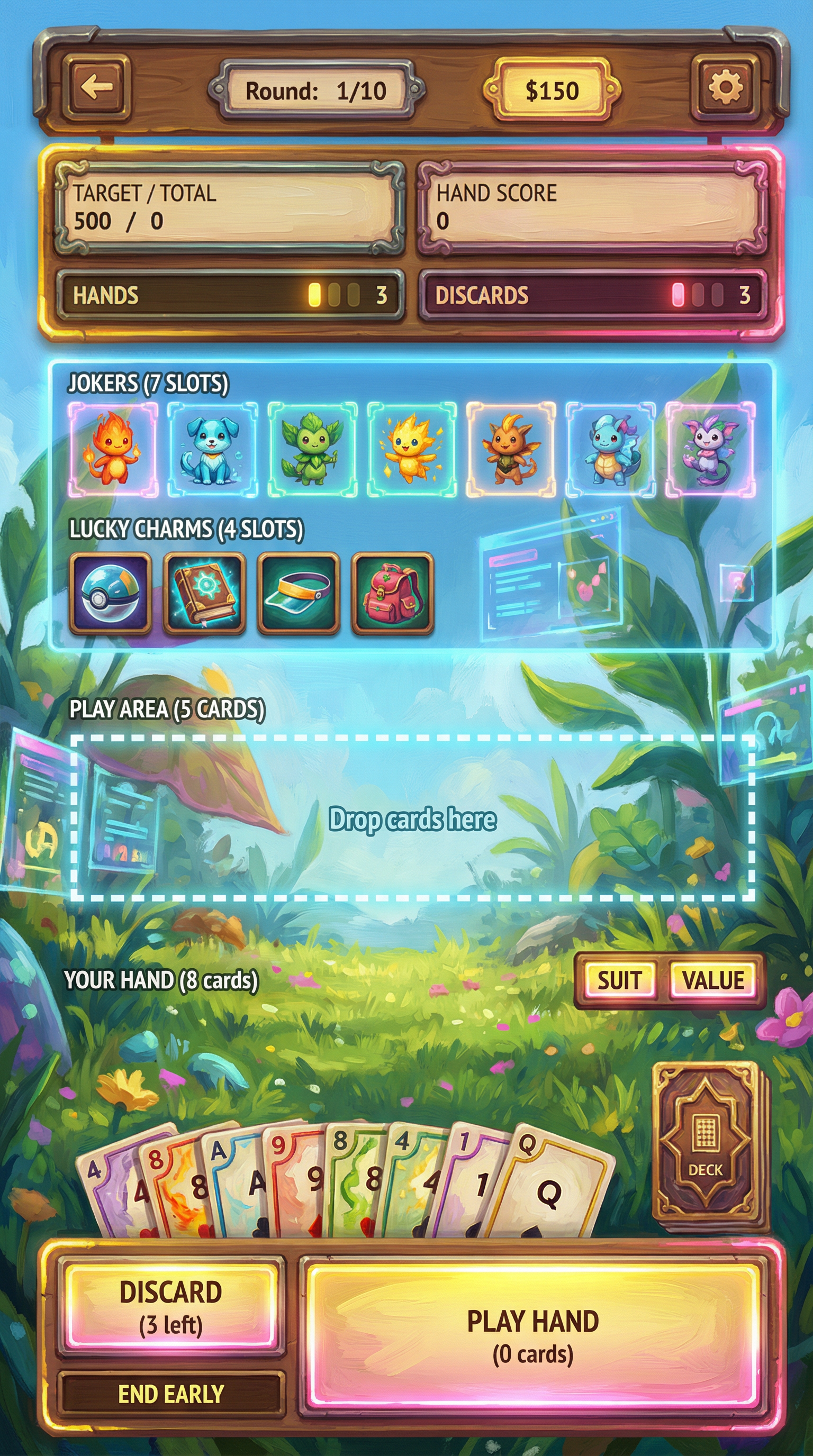Select the purple winged joker
Viewport: 813px width, 1456px height.
710,449
